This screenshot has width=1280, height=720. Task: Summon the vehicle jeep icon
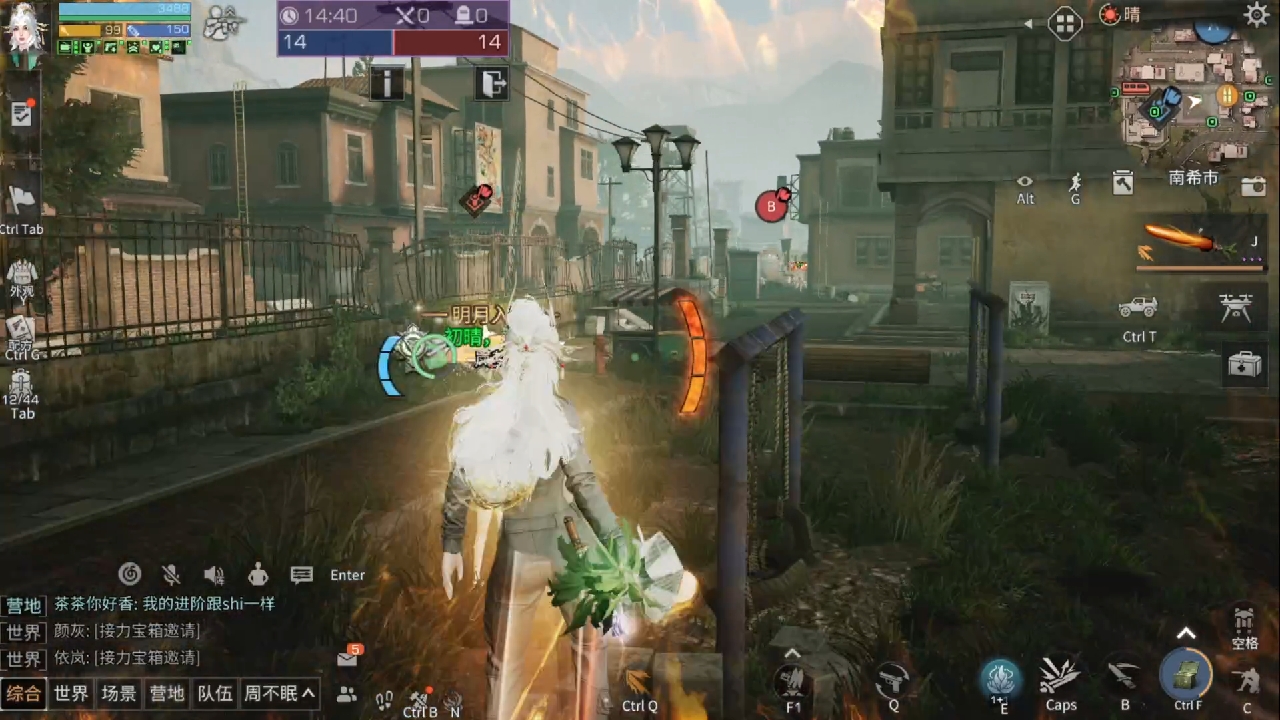tap(1138, 306)
